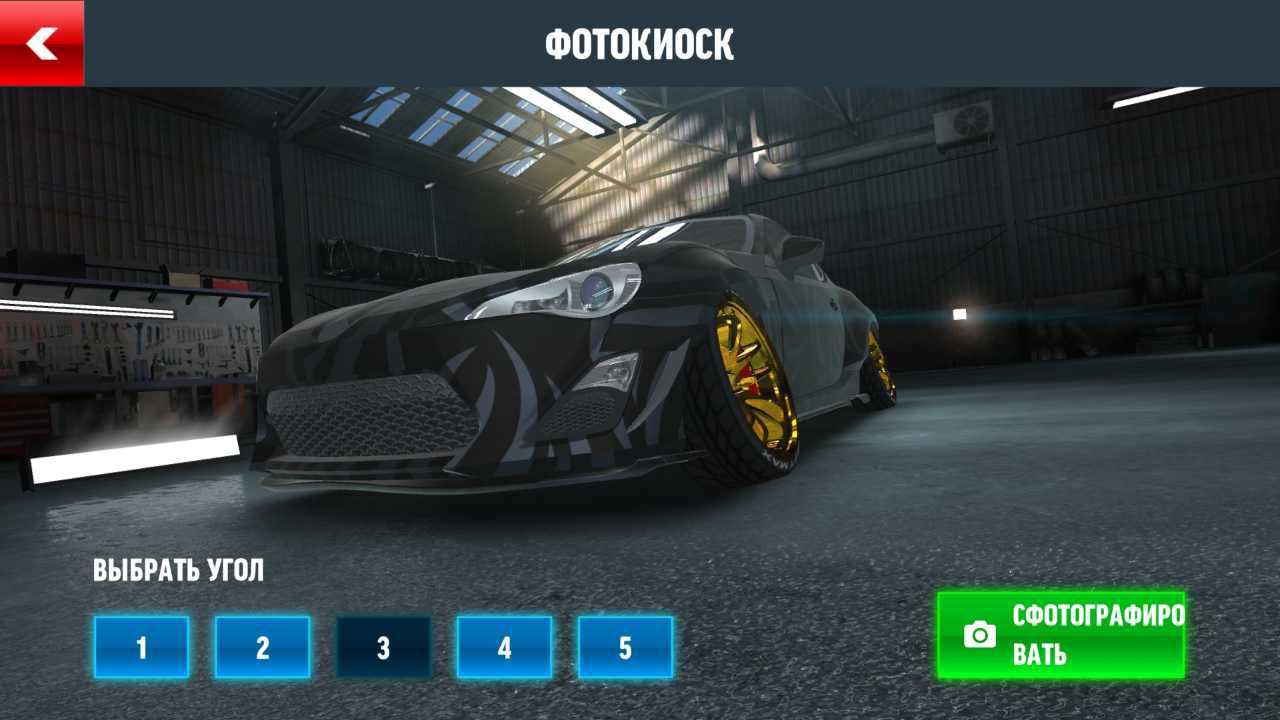This screenshot has height=720, width=1280.
Task: Select camera angle 1
Action: [x=141, y=647]
